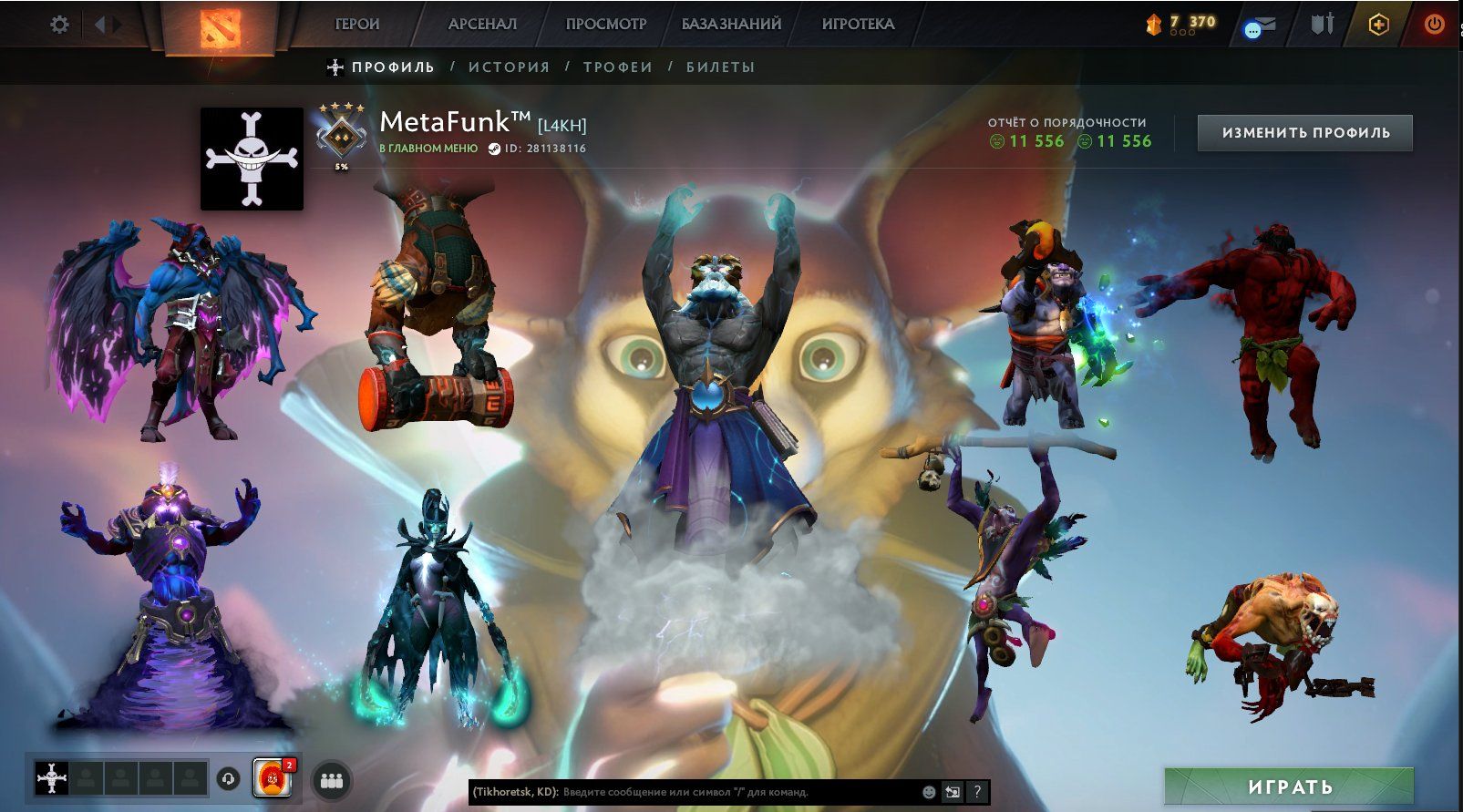Go to the Dota 2 logo home

(x=221, y=27)
